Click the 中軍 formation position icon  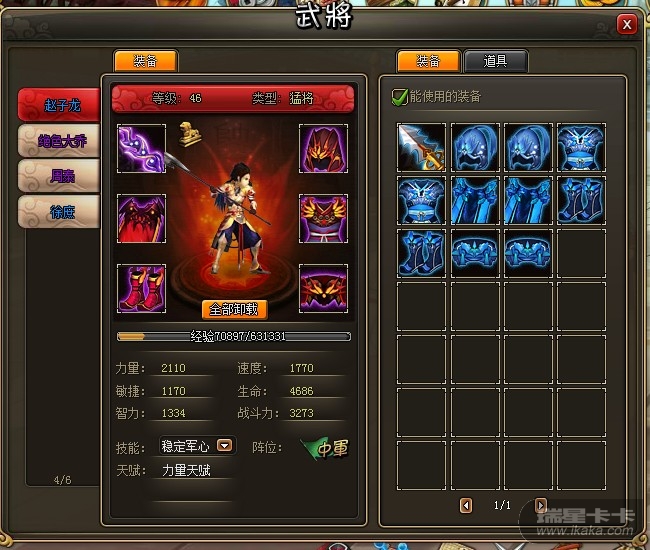pos(326,448)
